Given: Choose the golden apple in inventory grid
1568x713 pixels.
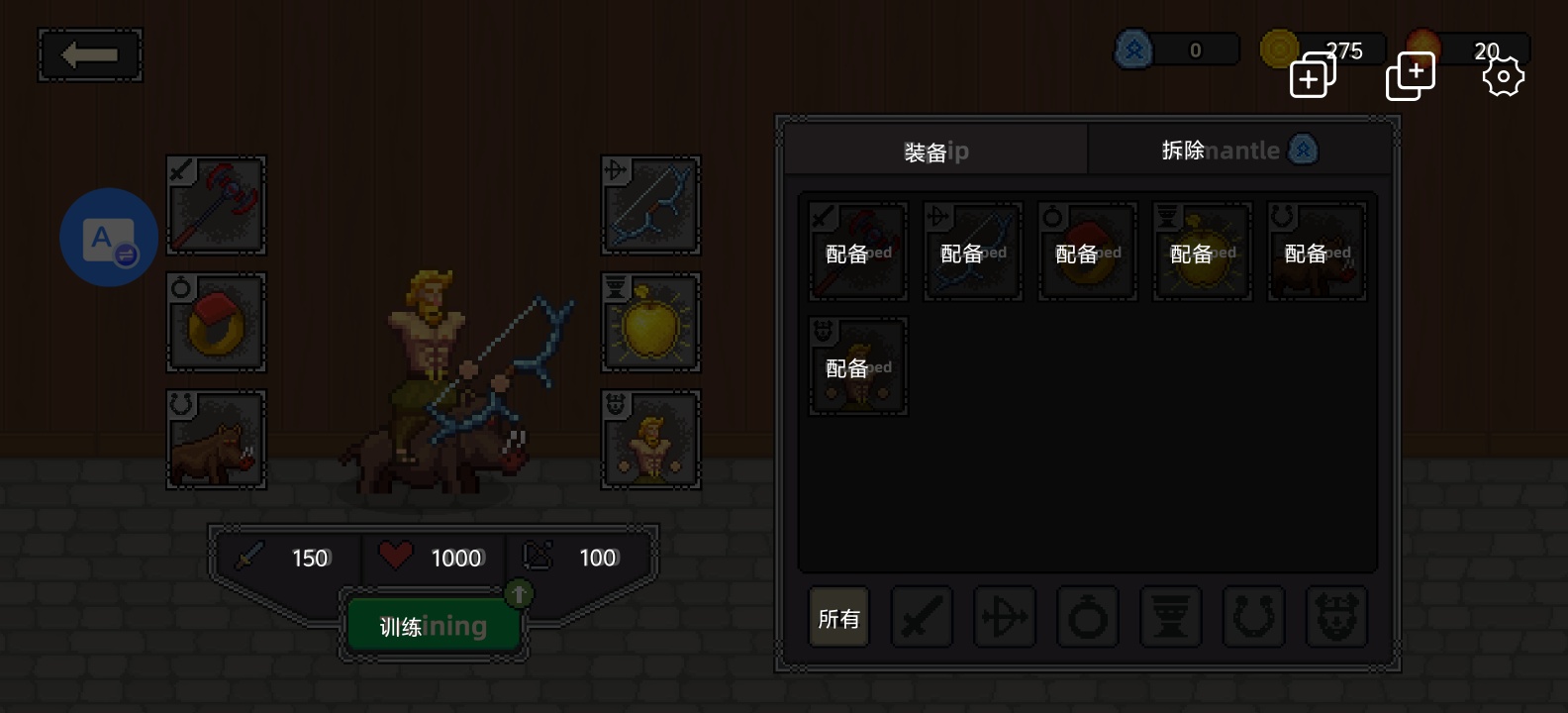Looking at the screenshot, I should pyautogui.click(x=1203, y=252).
